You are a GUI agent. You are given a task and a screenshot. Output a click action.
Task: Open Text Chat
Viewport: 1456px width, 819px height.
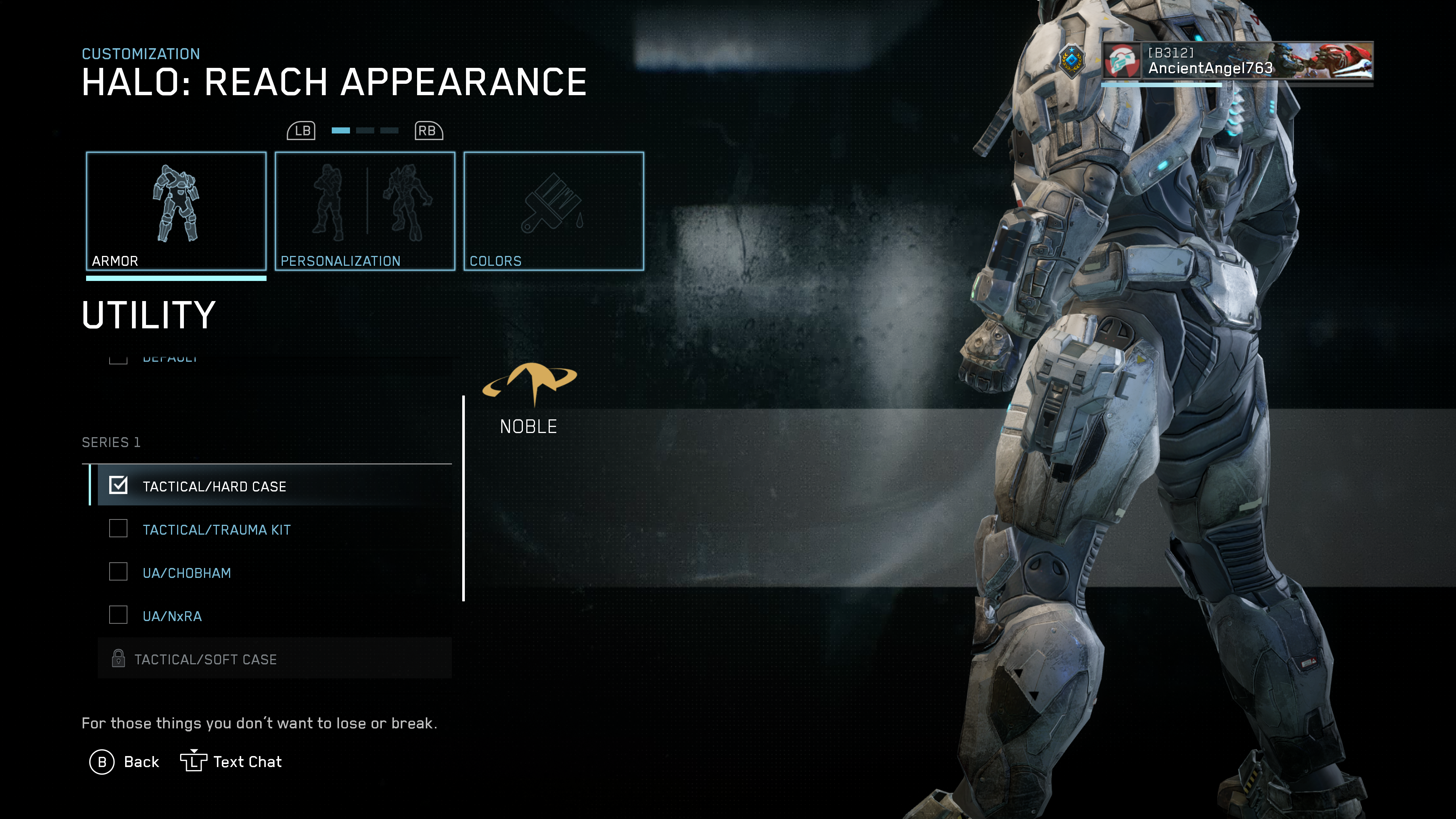231,762
